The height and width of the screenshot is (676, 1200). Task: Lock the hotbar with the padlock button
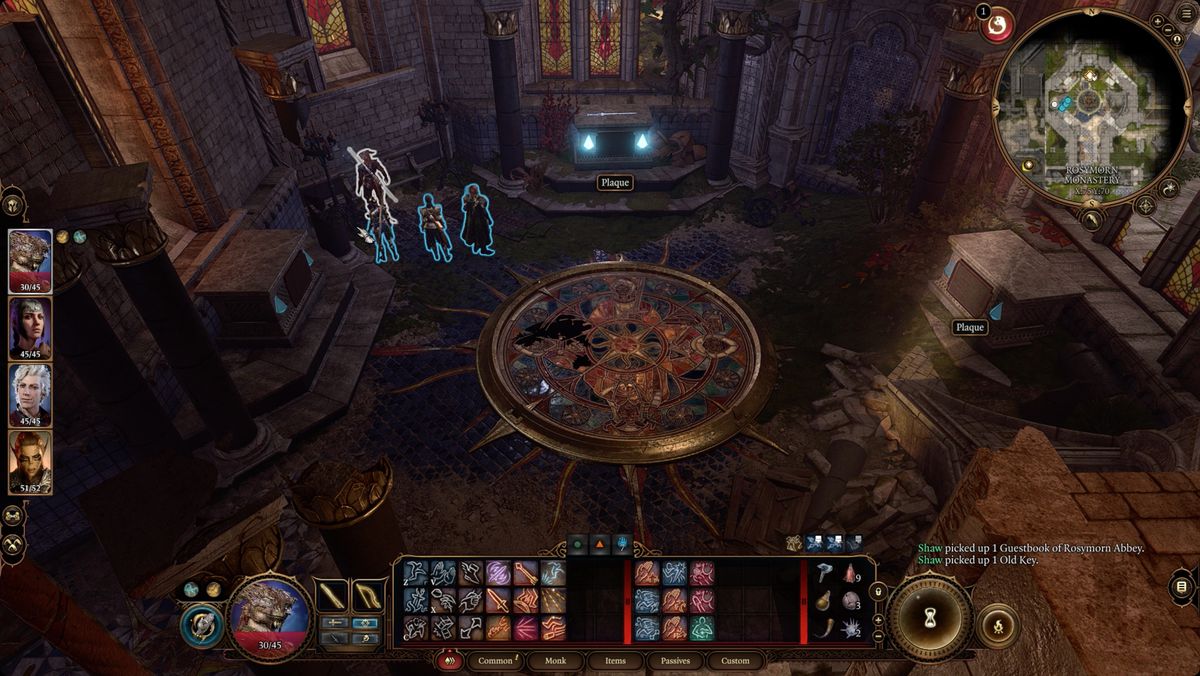(878, 592)
